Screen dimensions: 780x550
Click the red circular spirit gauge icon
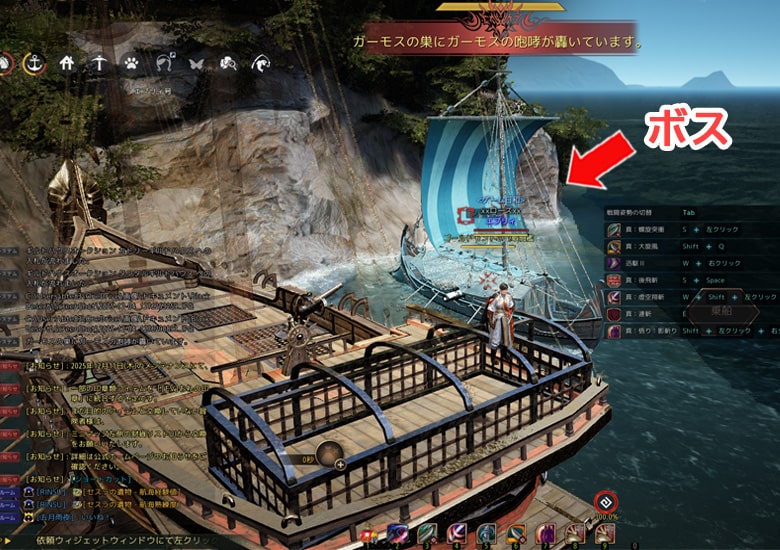click(603, 502)
